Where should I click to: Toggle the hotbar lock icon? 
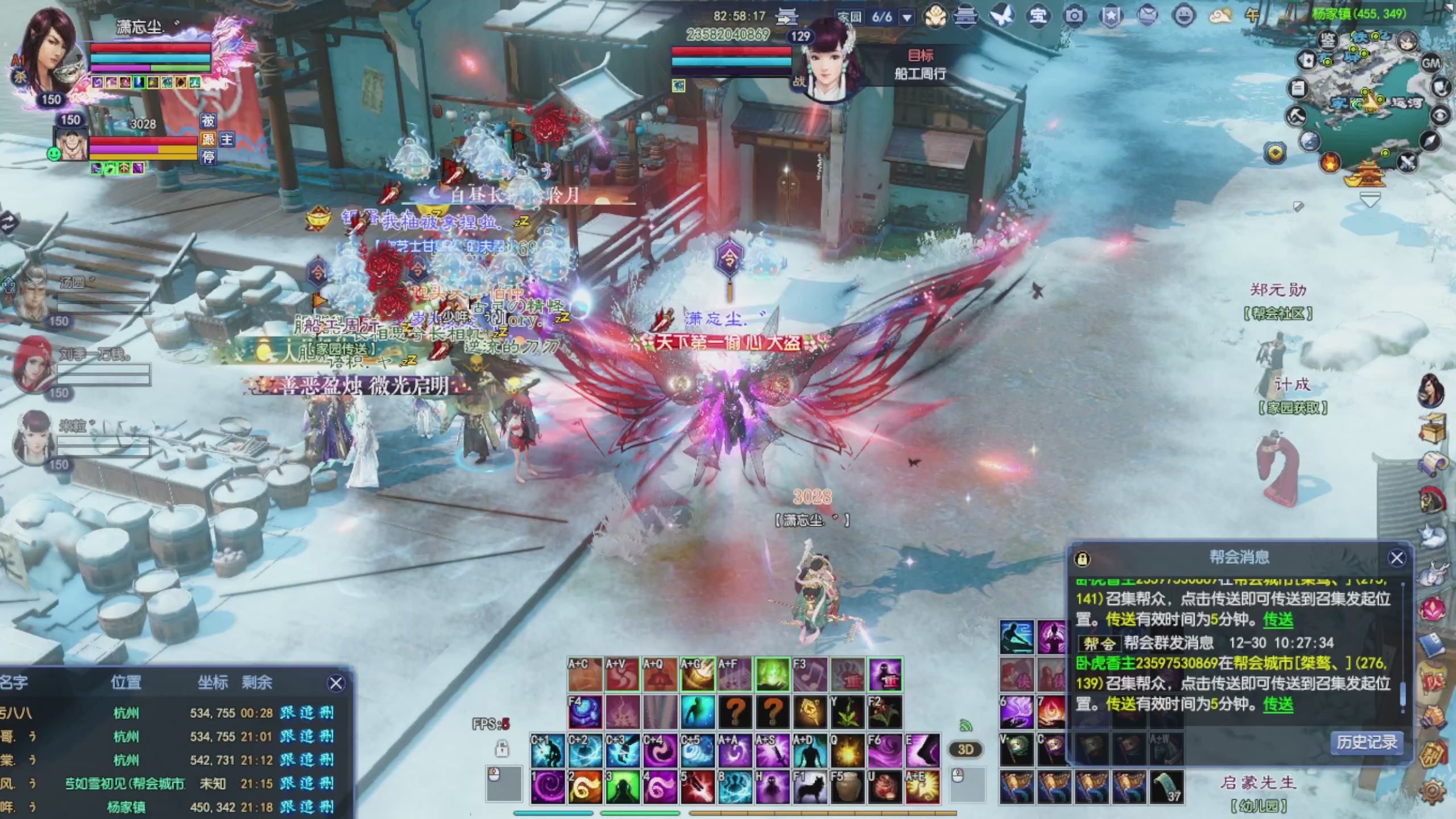pyautogui.click(x=502, y=748)
